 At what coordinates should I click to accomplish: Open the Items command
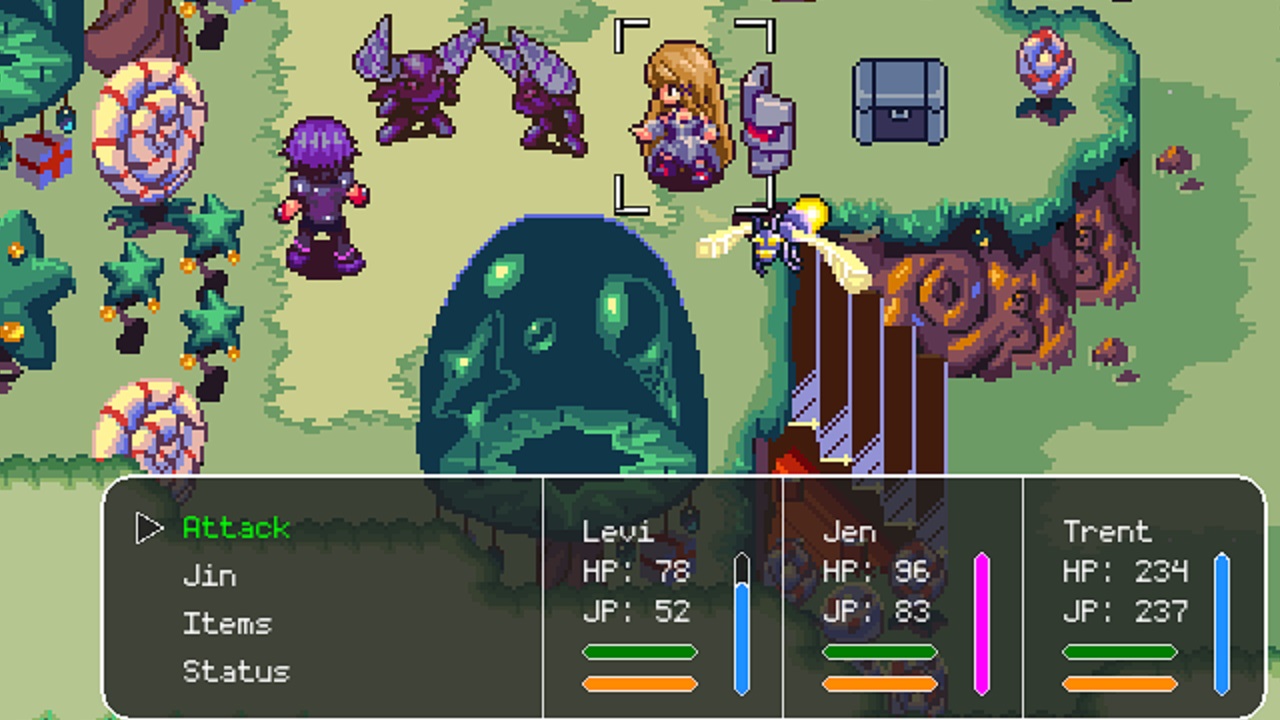[x=227, y=623]
